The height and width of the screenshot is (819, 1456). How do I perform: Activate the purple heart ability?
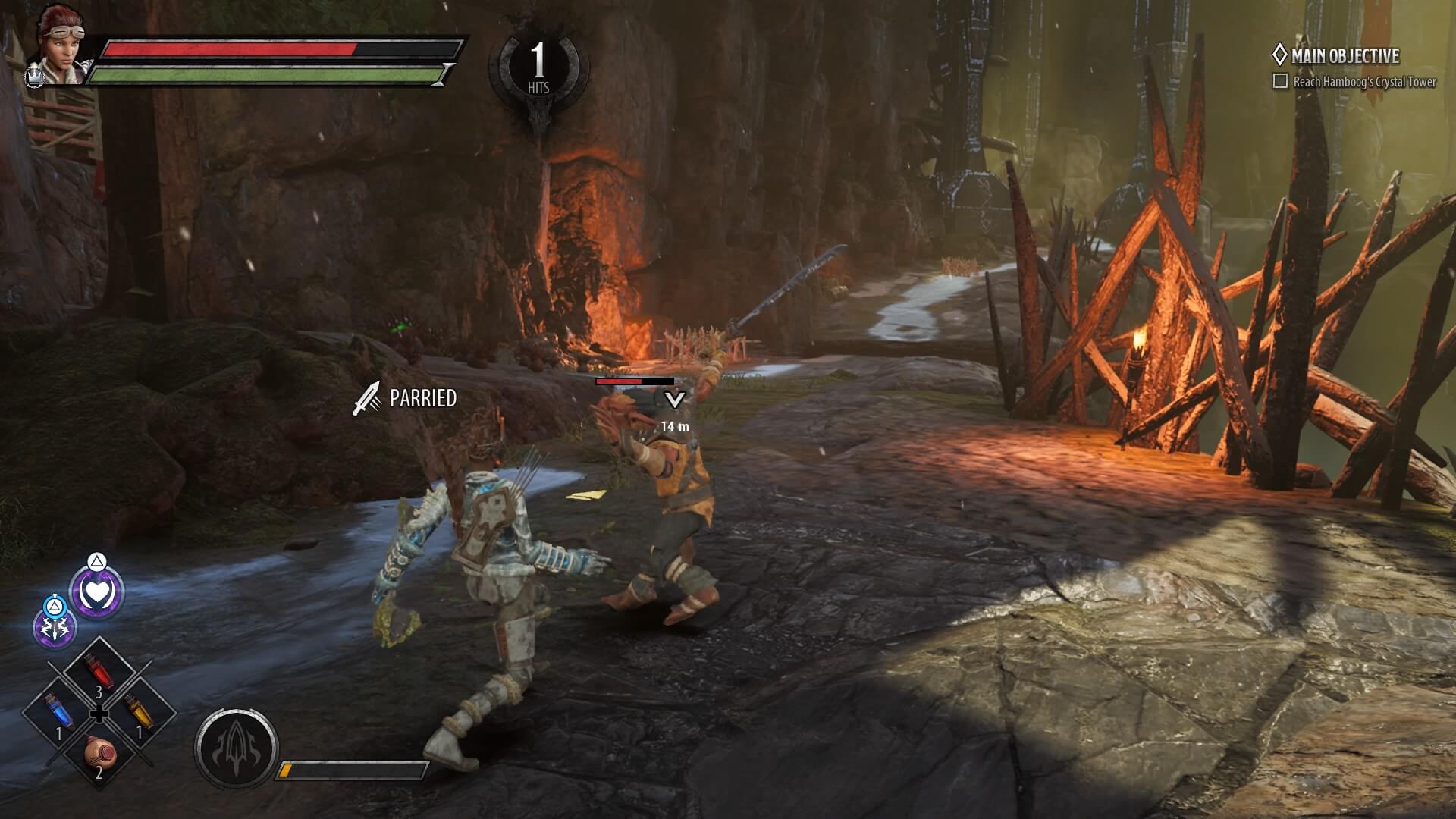(x=97, y=593)
